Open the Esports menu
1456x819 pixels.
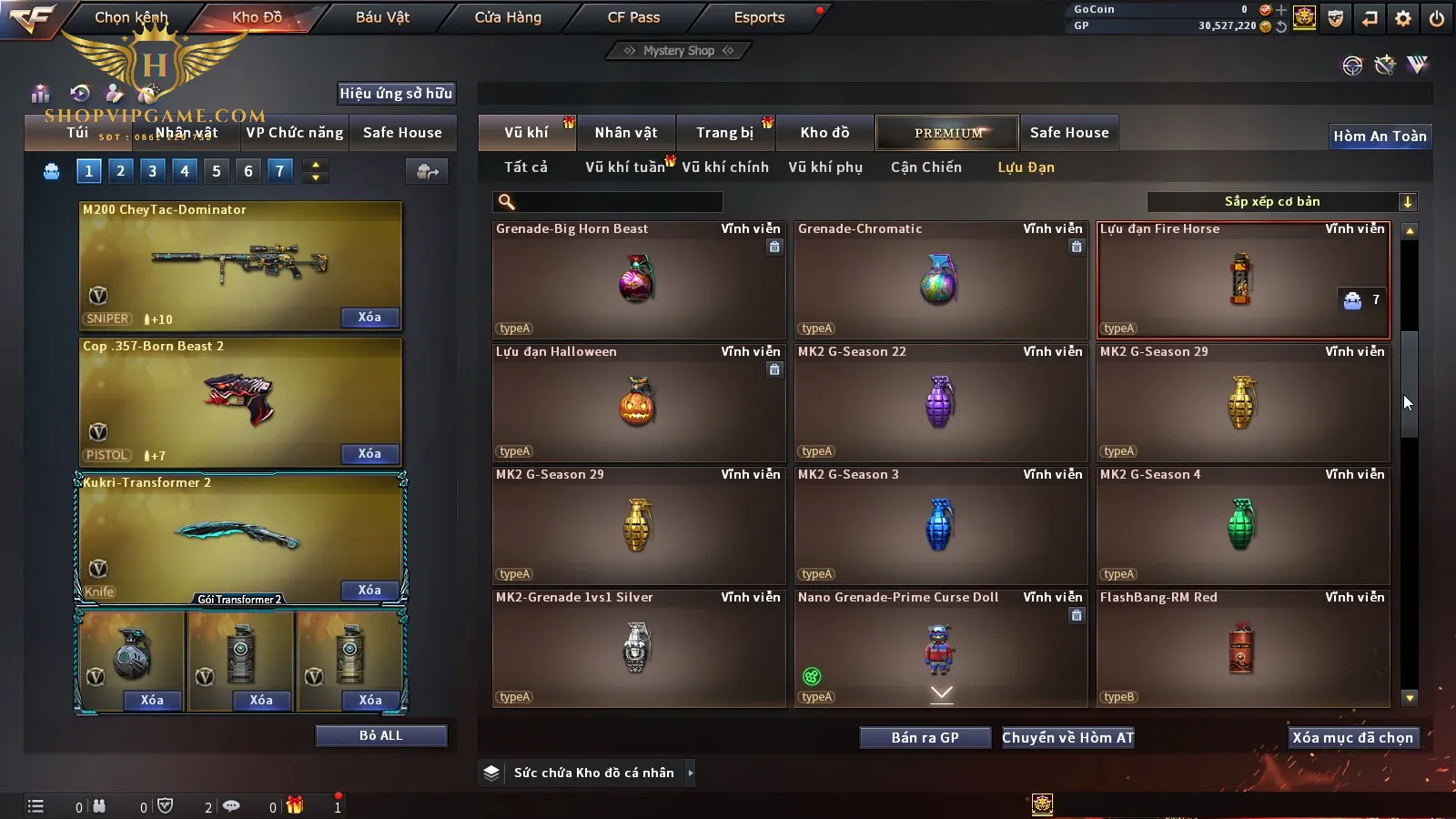point(759,17)
